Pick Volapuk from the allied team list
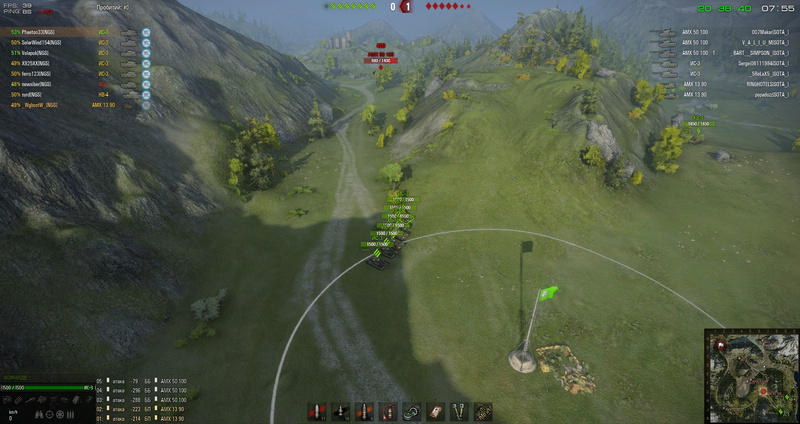Image resolution: width=800 pixels, height=424 pixels. 36,53
